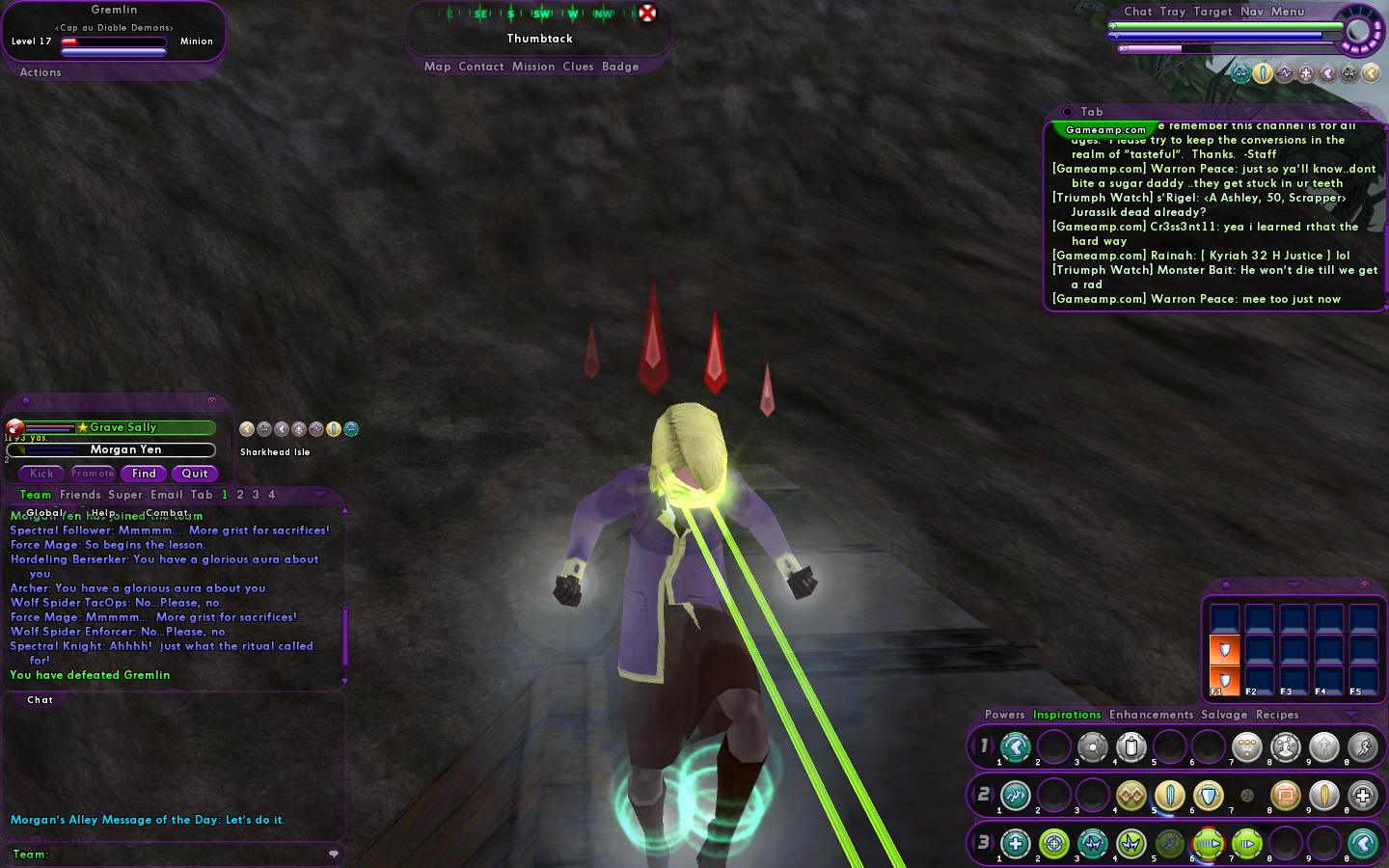Select the Gameamp.com chat channel tab
Image resolution: width=1389 pixels, height=868 pixels.
[1105, 130]
